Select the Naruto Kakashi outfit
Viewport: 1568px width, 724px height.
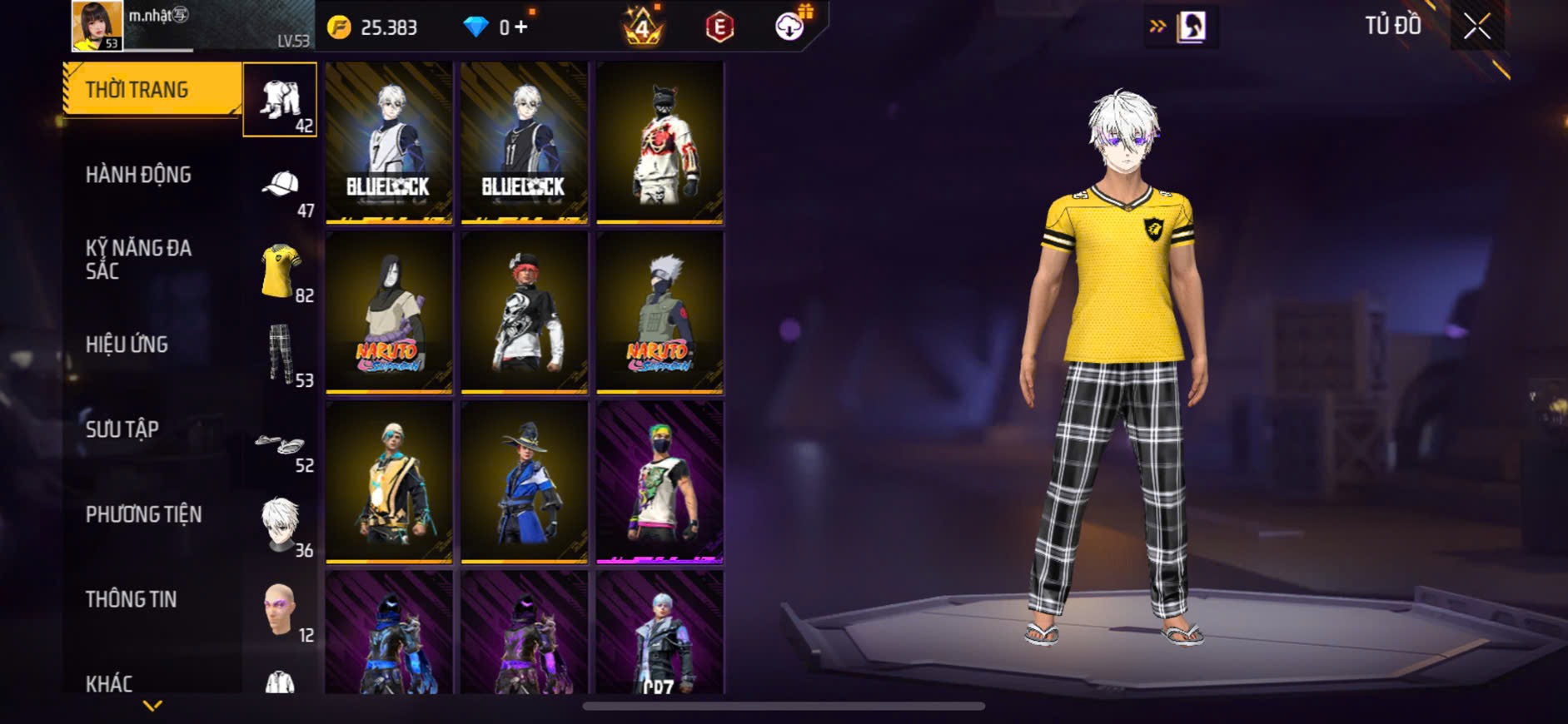pyautogui.click(x=660, y=312)
